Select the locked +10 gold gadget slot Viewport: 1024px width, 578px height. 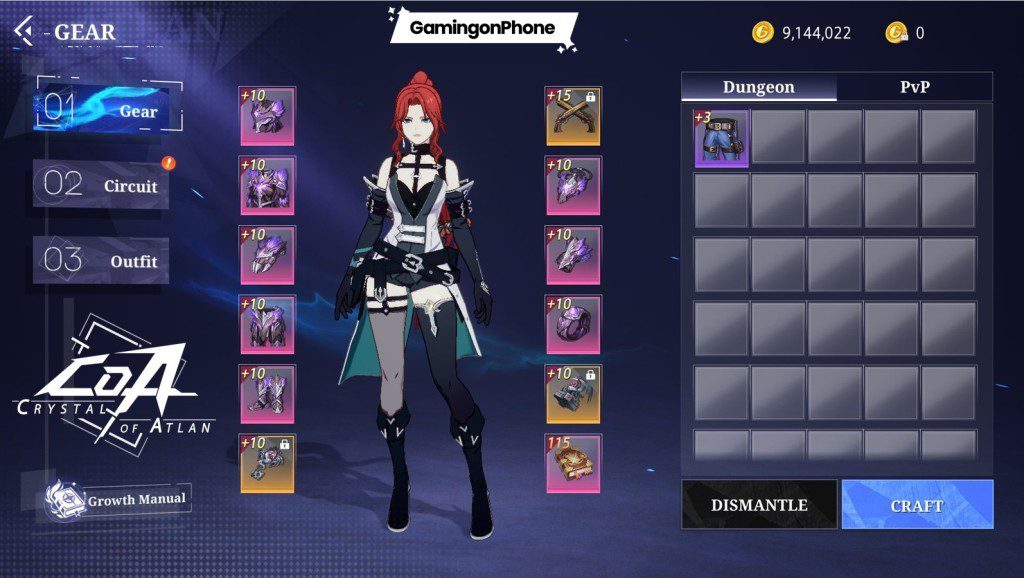(x=573, y=394)
